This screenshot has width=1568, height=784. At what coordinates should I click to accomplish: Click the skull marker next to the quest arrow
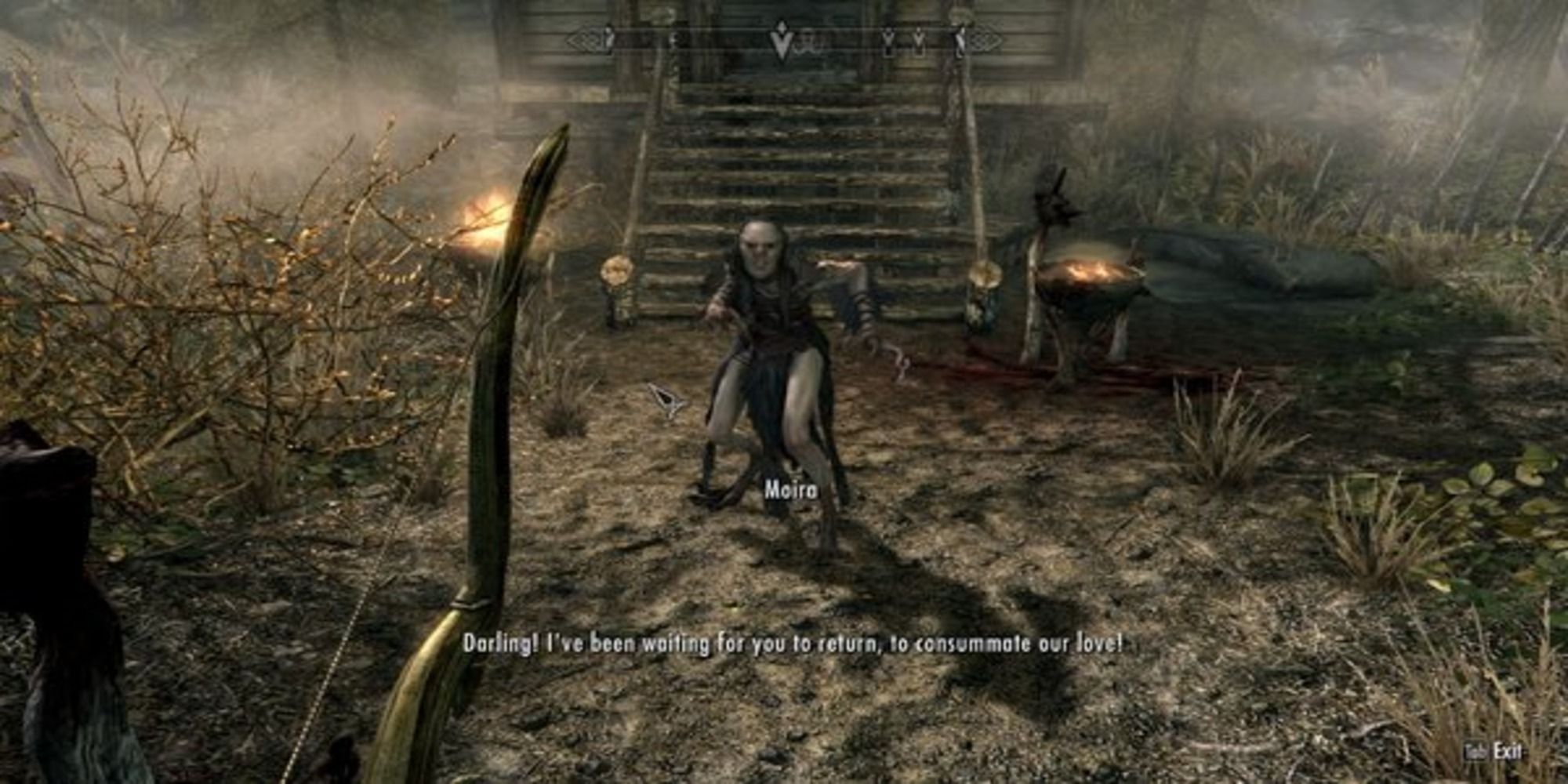[x=806, y=41]
